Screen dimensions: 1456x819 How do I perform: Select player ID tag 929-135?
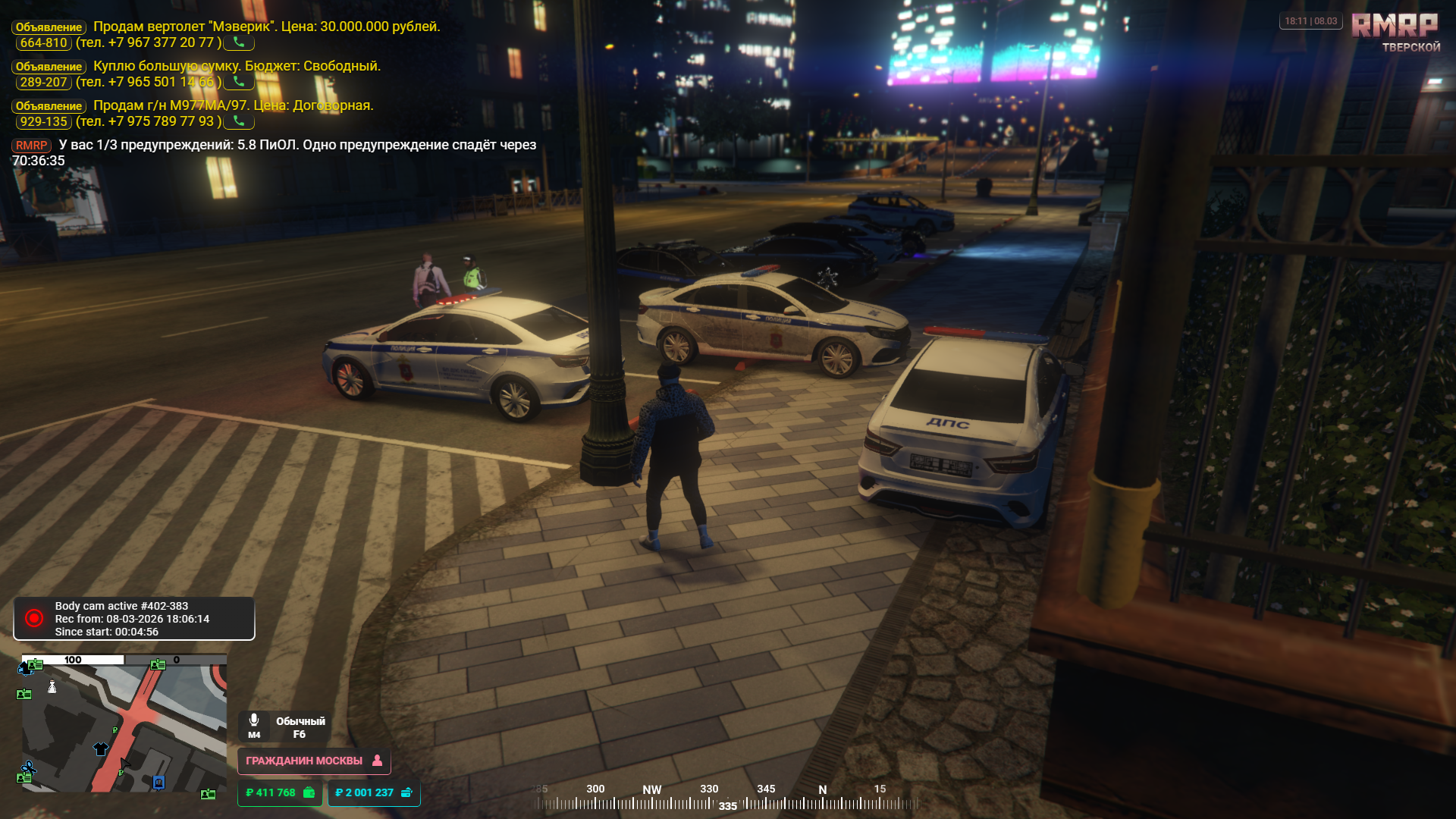tap(43, 122)
